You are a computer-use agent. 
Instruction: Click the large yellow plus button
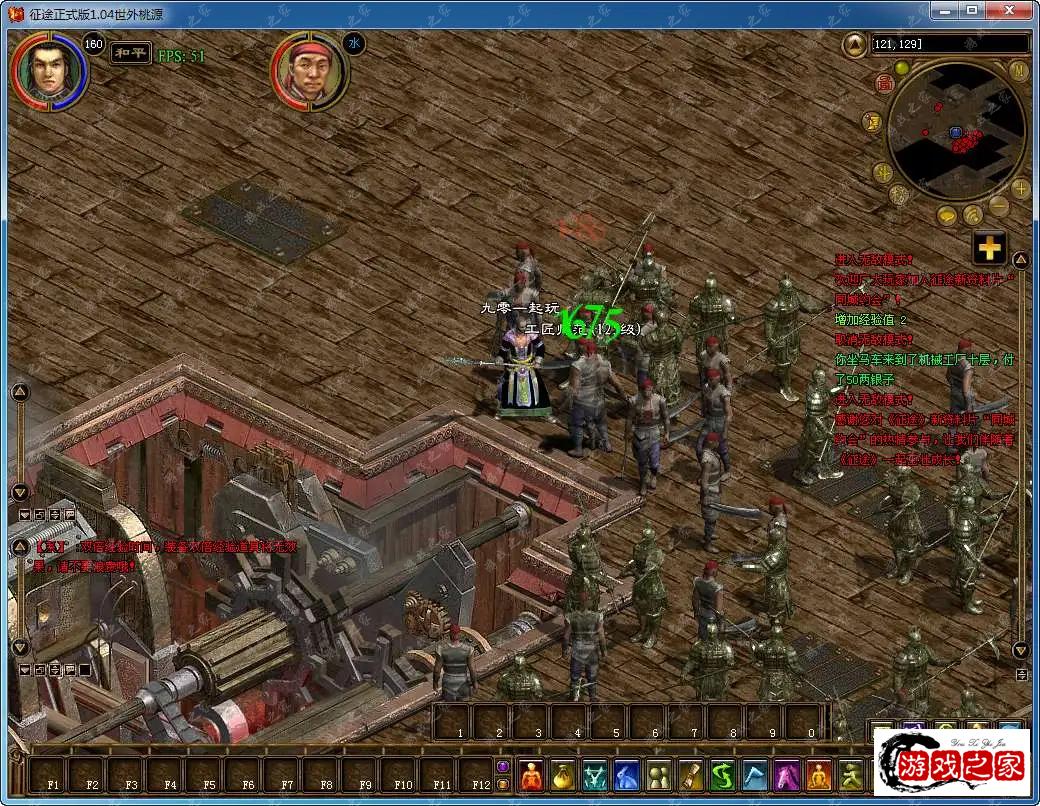tap(989, 248)
